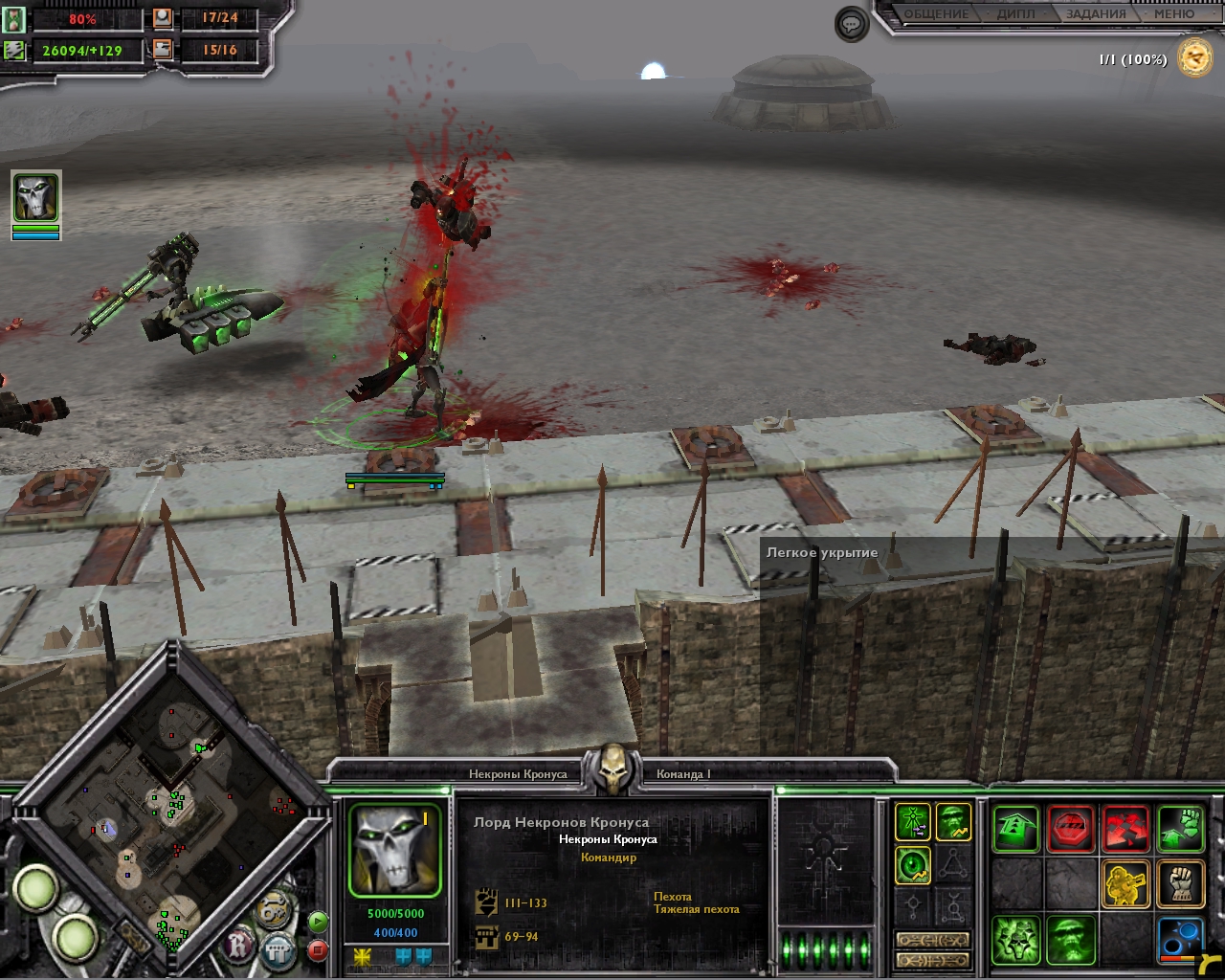Activate the green screaming skull ability
1225x980 pixels.
1070,940
